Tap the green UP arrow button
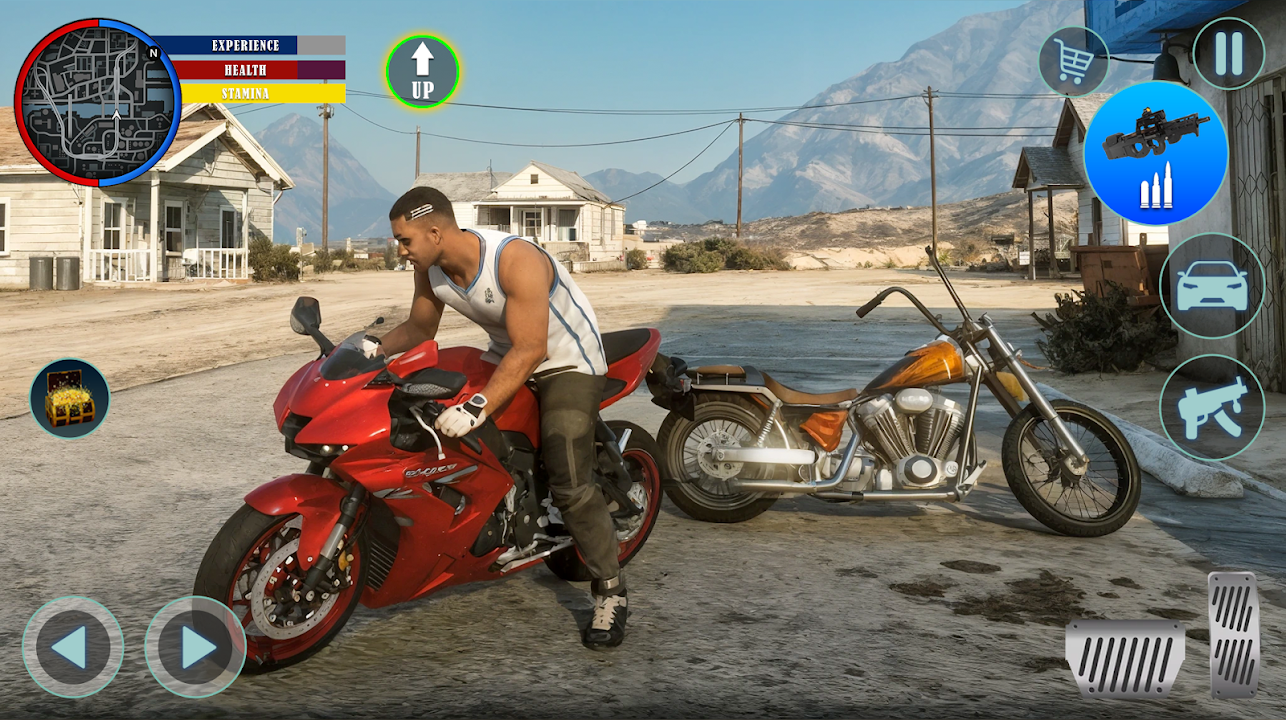This screenshot has width=1286, height=720. click(x=422, y=71)
